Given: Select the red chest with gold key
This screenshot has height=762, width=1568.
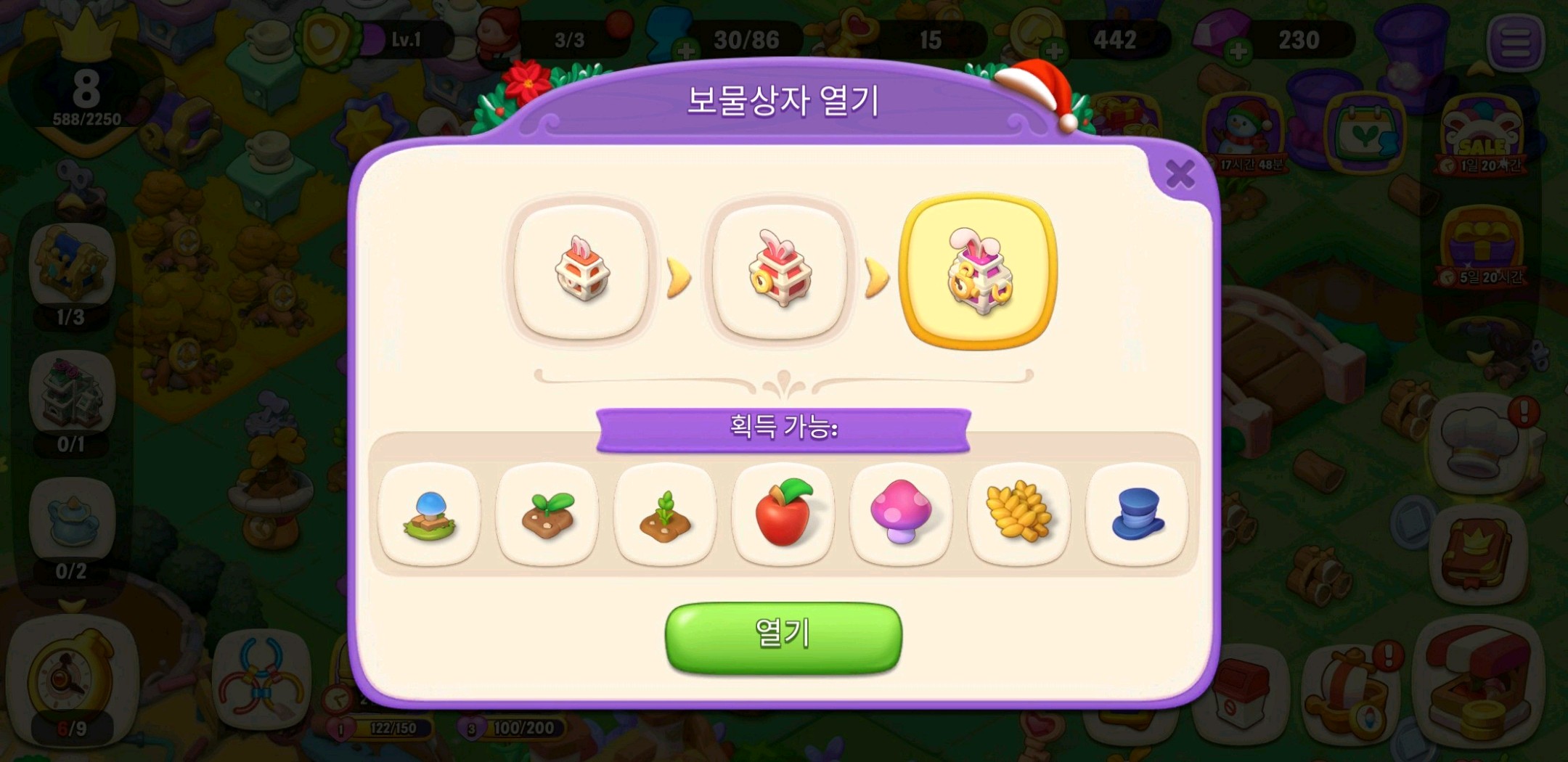Looking at the screenshot, I should [x=780, y=271].
